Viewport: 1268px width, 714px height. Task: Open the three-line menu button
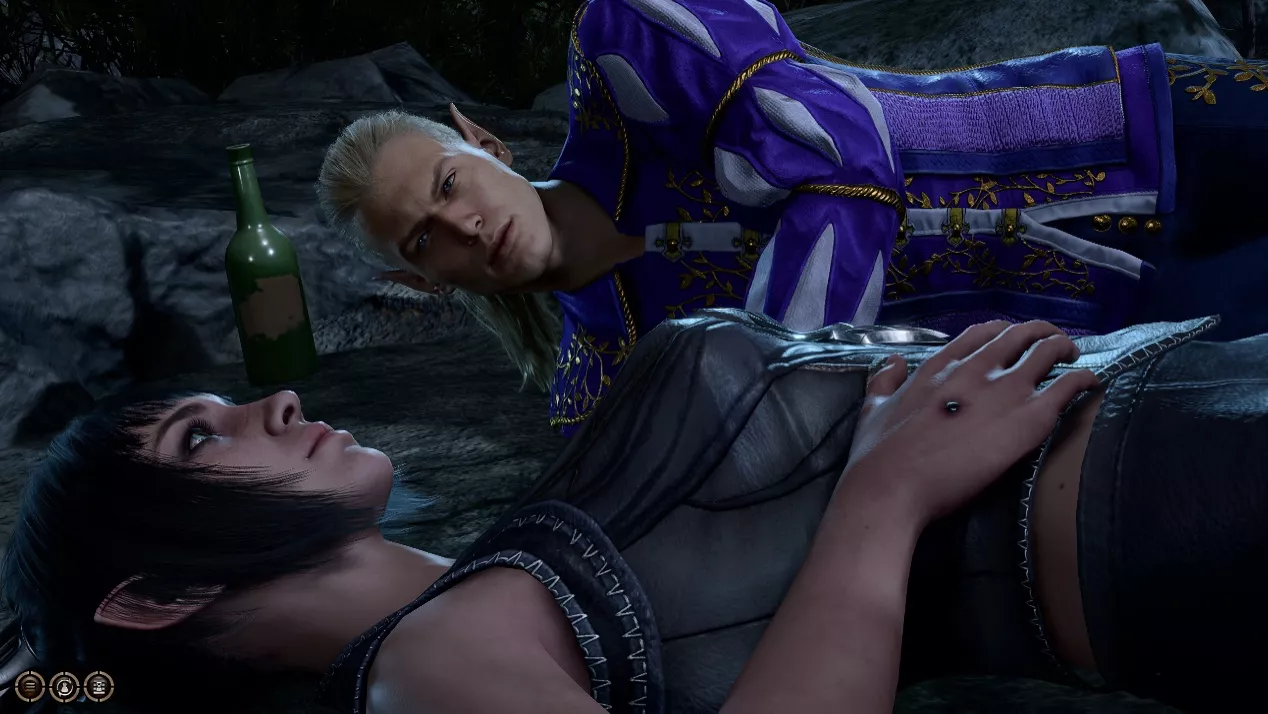click(x=30, y=686)
